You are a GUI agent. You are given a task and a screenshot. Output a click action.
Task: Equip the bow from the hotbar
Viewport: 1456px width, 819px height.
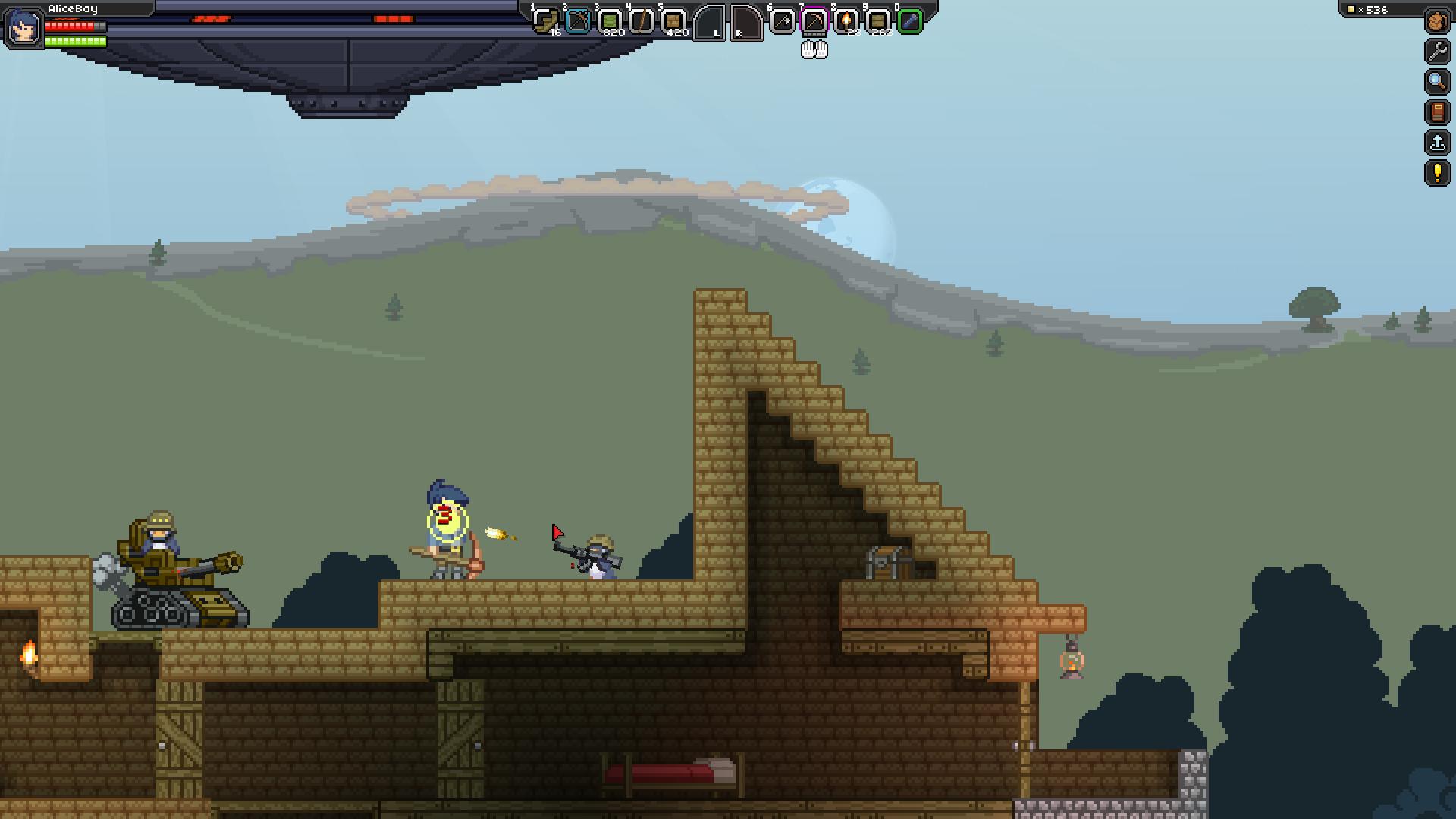click(x=578, y=20)
